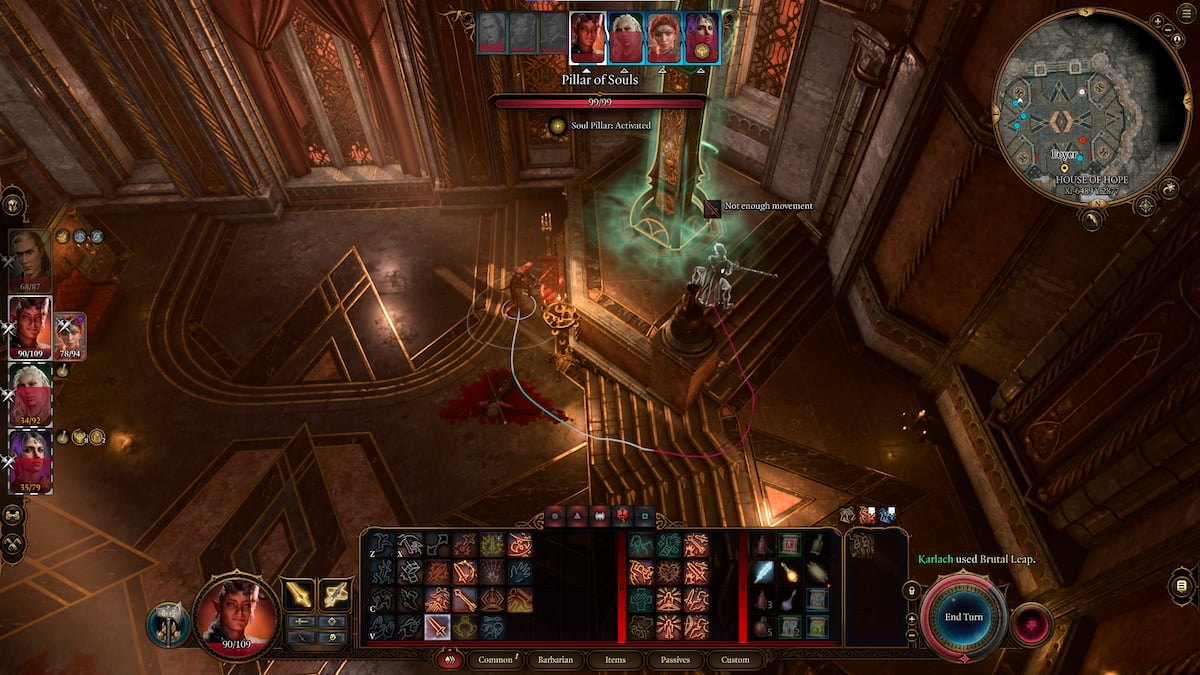Click the active Karlach portrait beside the hotbar
Viewport: 1200px width, 675px height.
coord(236,615)
